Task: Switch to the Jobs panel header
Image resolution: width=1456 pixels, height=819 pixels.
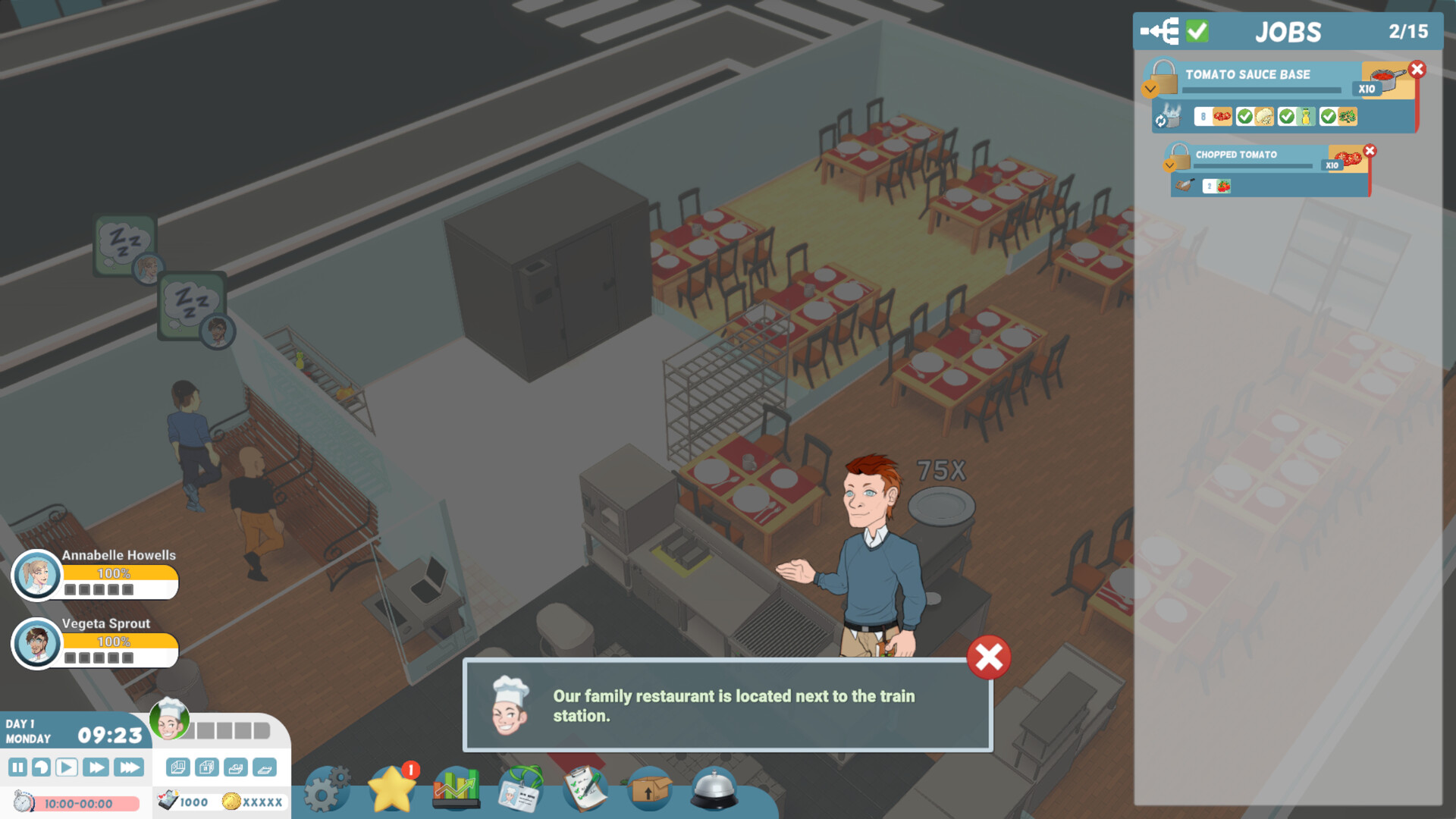Action: (x=1288, y=31)
